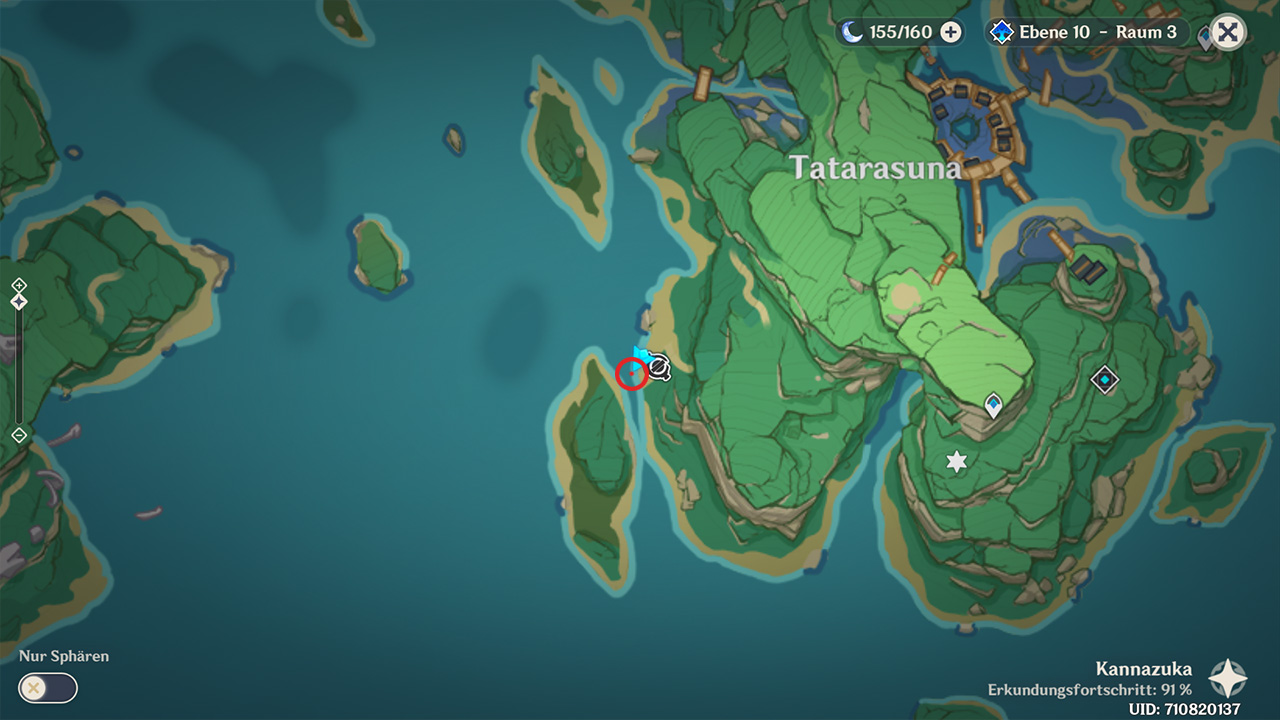The image size is (1280, 720).
Task: Click the magnifier quest marker on the coast
Action: (659, 368)
